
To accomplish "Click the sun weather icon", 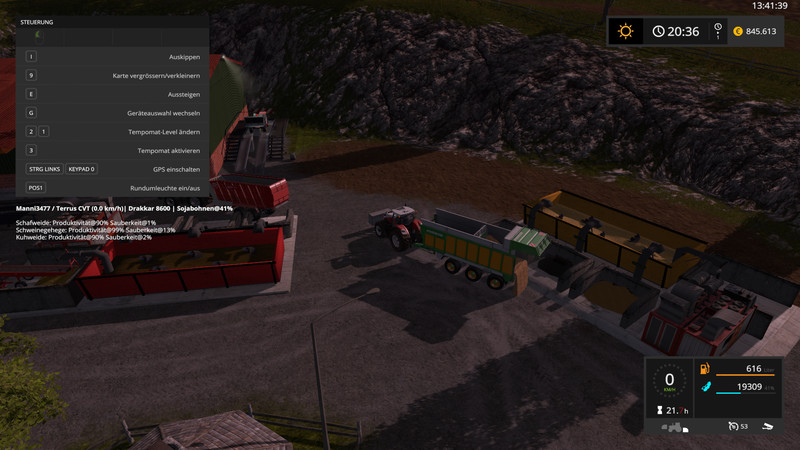I will pos(626,31).
